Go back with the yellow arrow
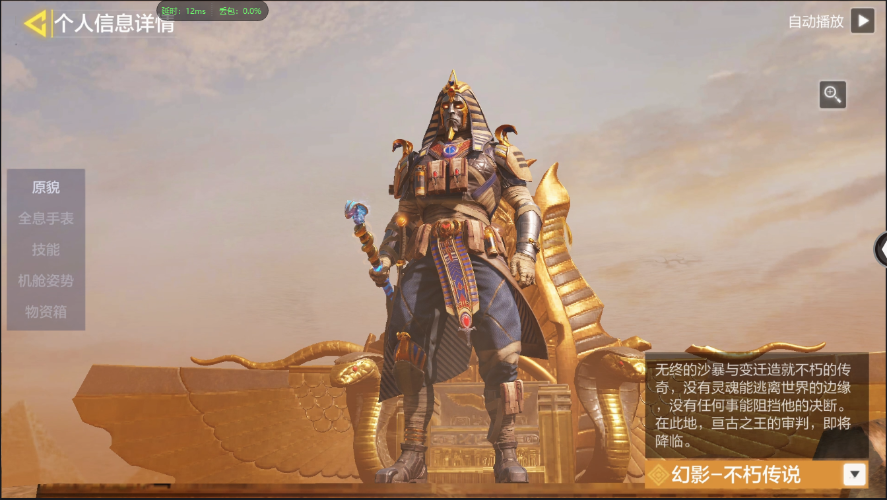The image size is (887, 500). 36,23
